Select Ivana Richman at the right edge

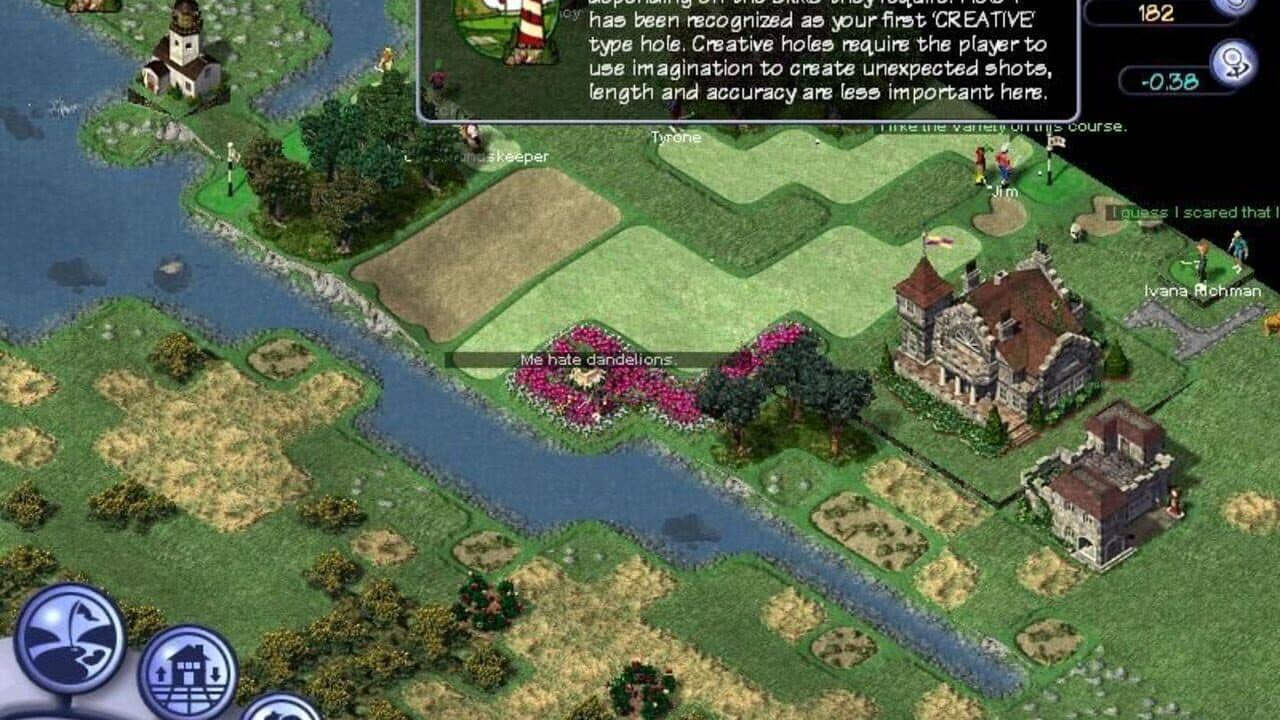pyautogui.click(x=1205, y=255)
